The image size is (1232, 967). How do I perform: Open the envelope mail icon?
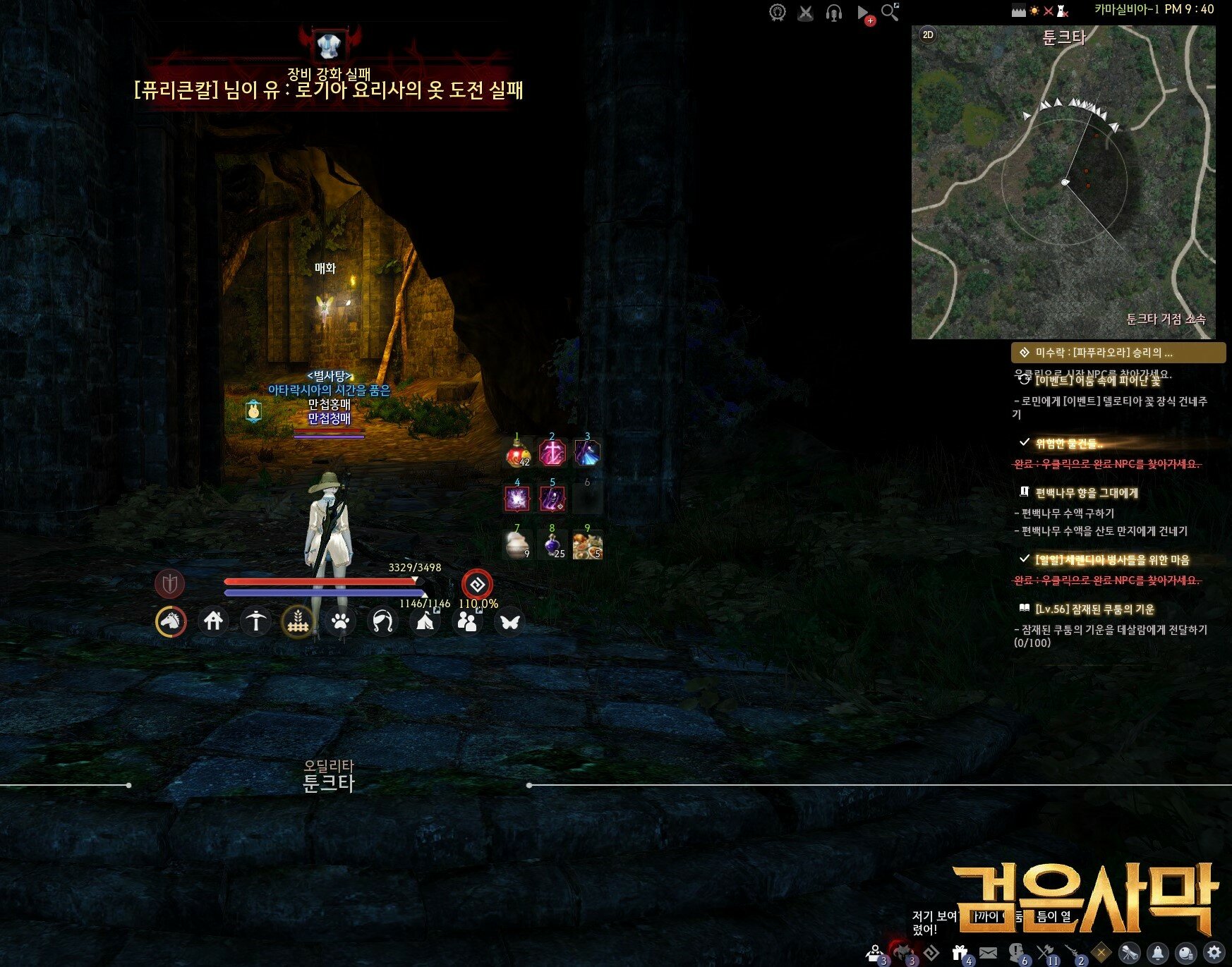989,953
